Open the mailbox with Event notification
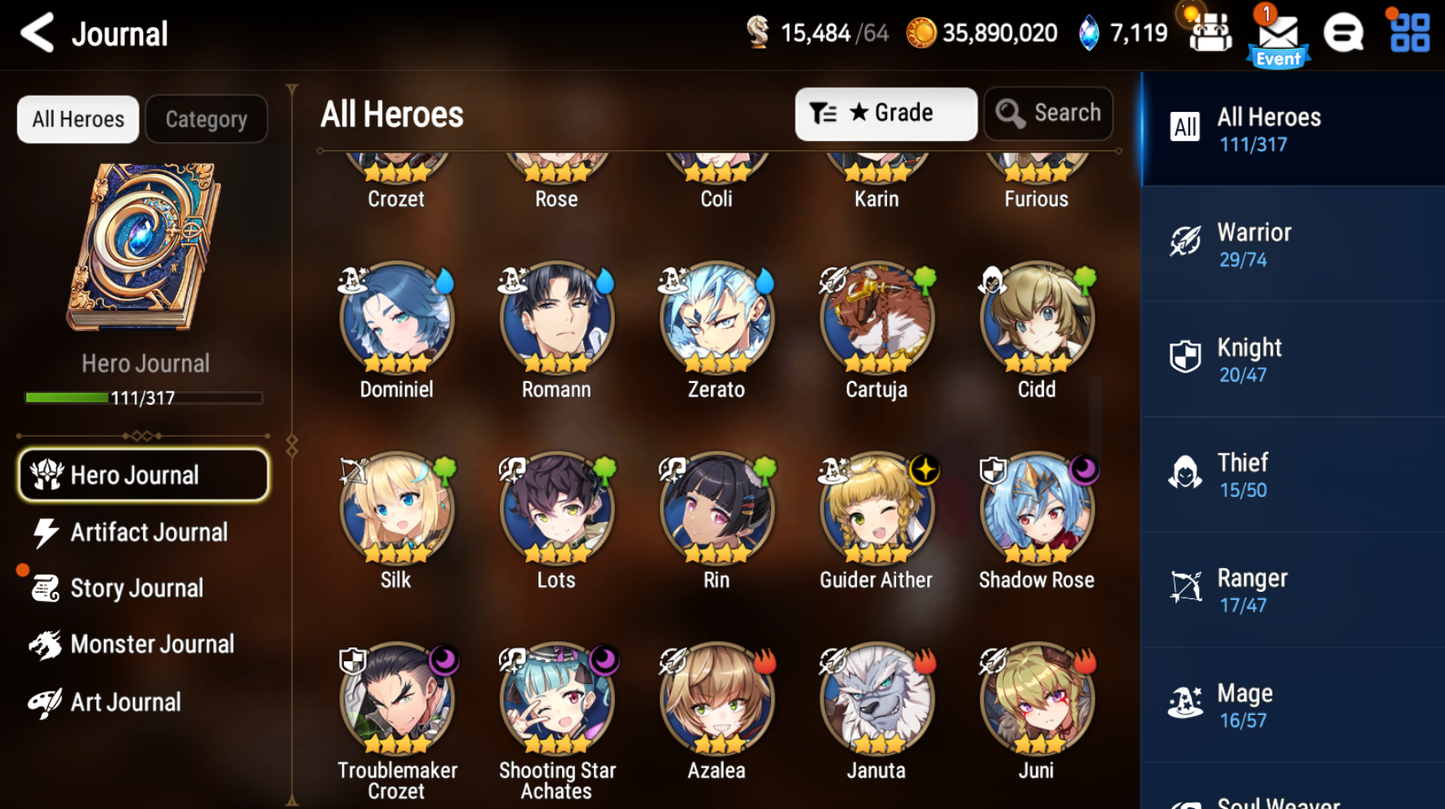 pos(1277,35)
